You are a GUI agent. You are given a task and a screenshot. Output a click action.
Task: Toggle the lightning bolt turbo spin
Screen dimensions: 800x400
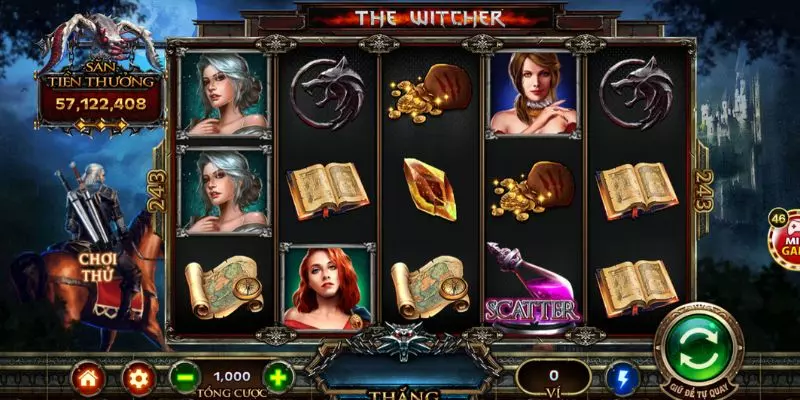(622, 378)
